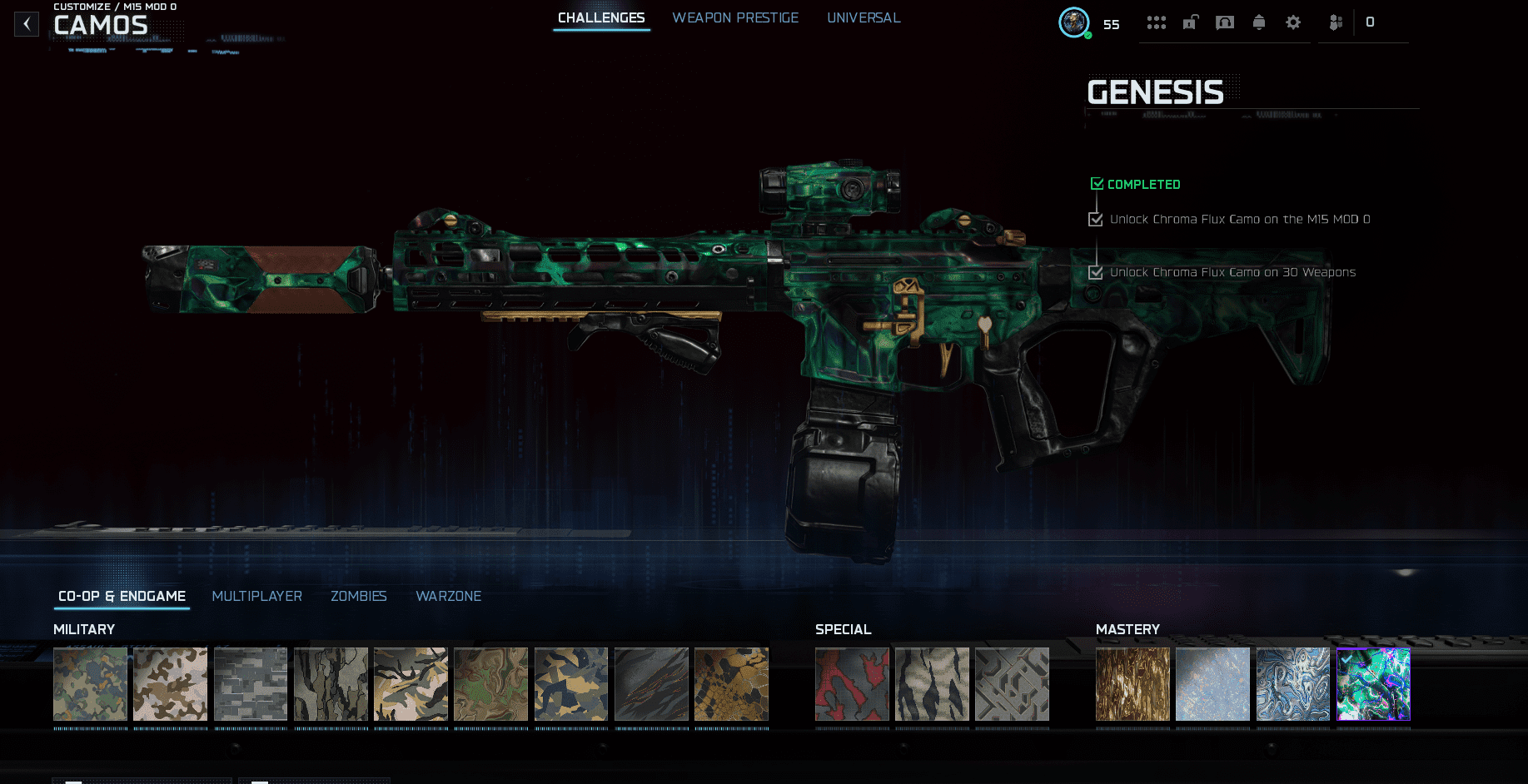Switch to Multiplayer camo category

pos(256,596)
